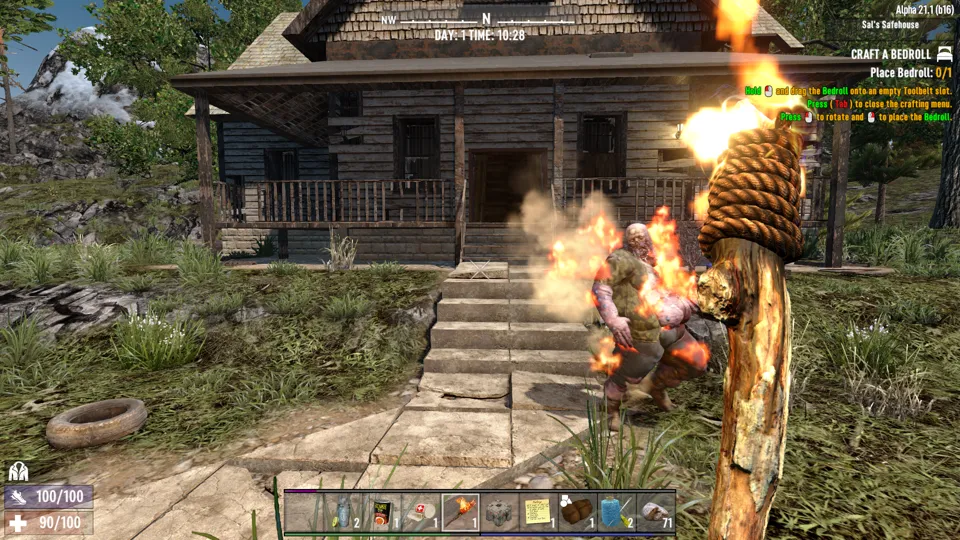
Task: Select the canned food hotbar slot
Action: coord(382,512)
